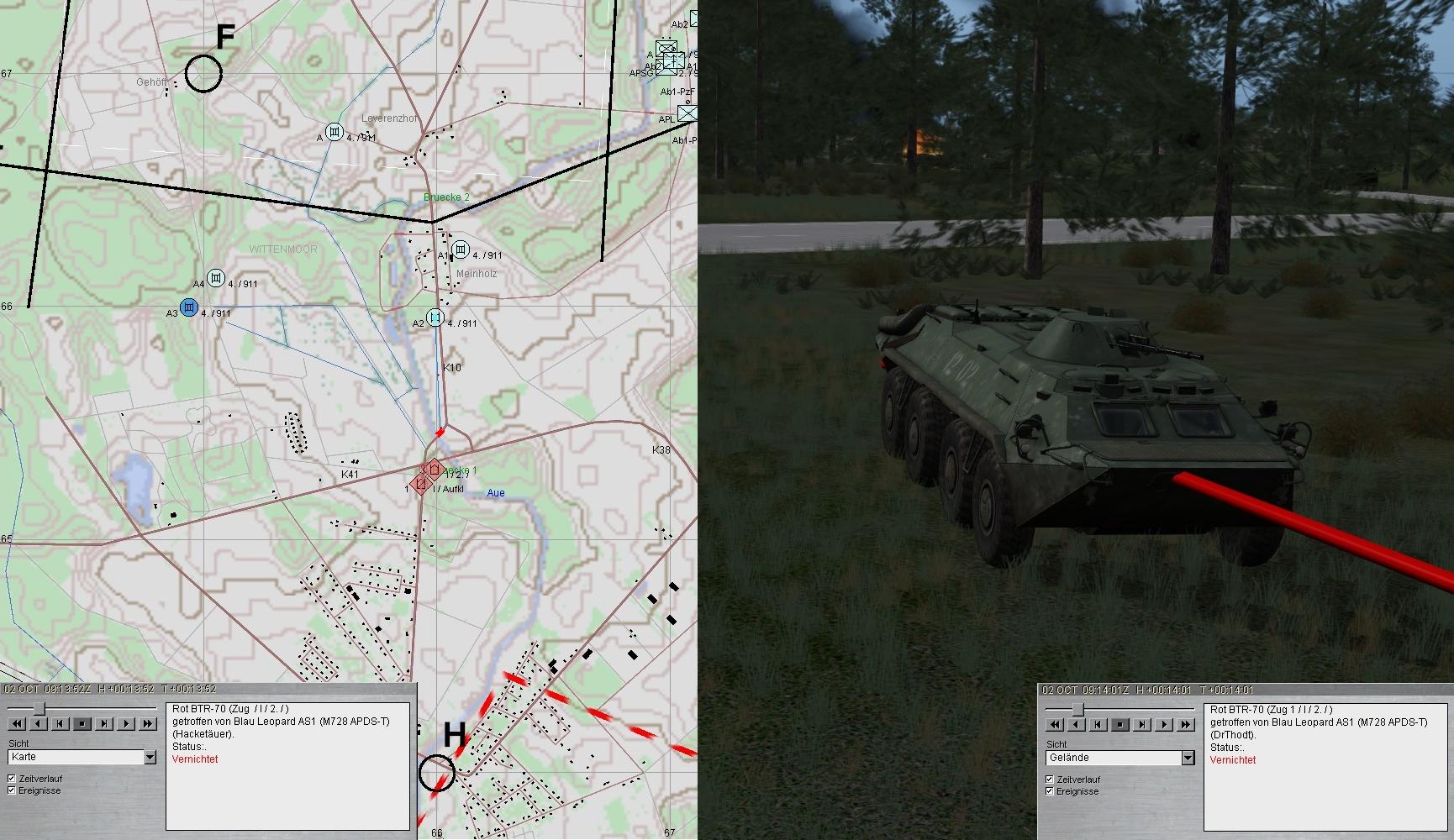Play forward in the Gelände view panel
1454x840 pixels.
tap(1164, 724)
